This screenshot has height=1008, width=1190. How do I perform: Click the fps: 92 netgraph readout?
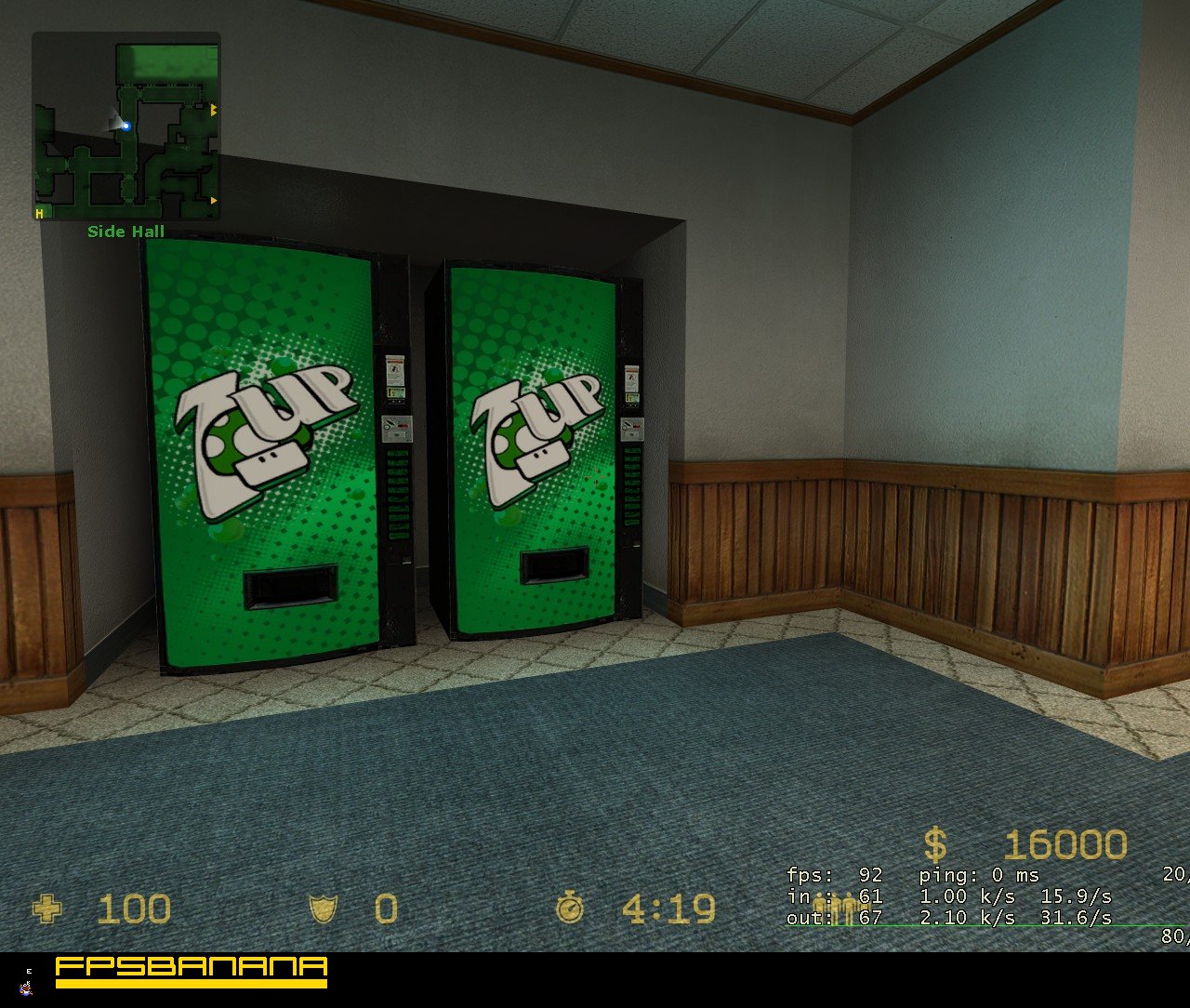tap(832, 875)
